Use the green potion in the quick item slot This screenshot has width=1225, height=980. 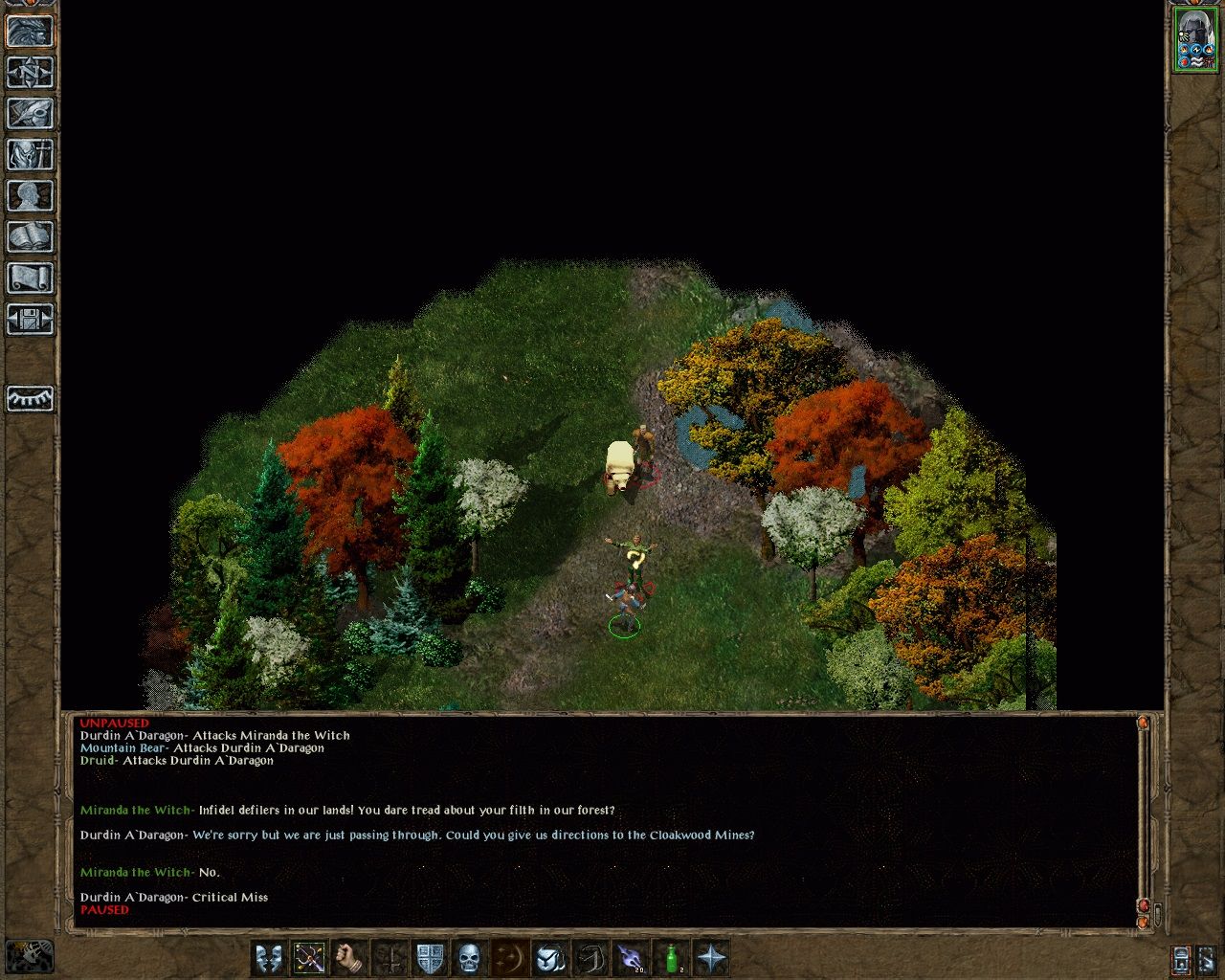click(671, 955)
